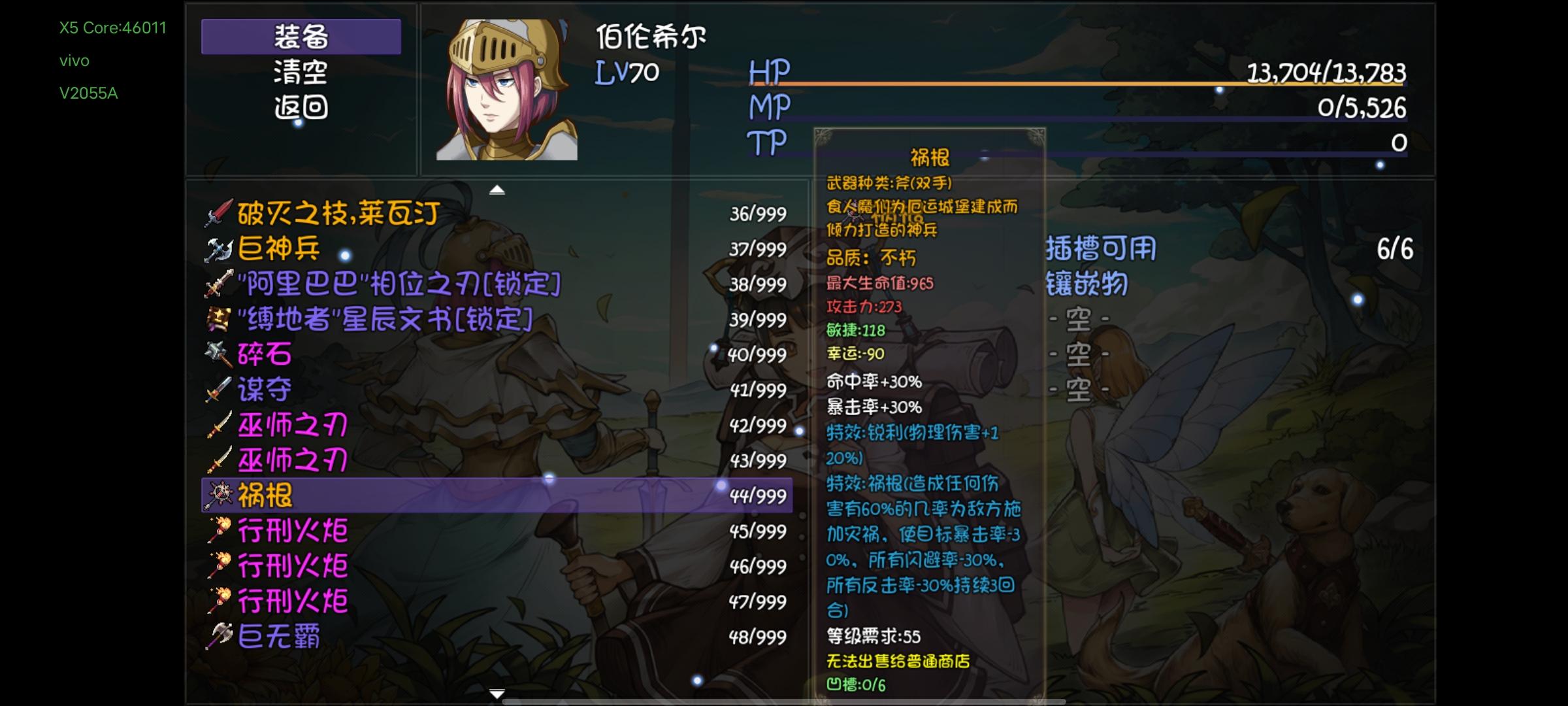Select the "缚地者"星辰文书 tome icon
Image resolution: width=1568 pixels, height=706 pixels.
216,319
